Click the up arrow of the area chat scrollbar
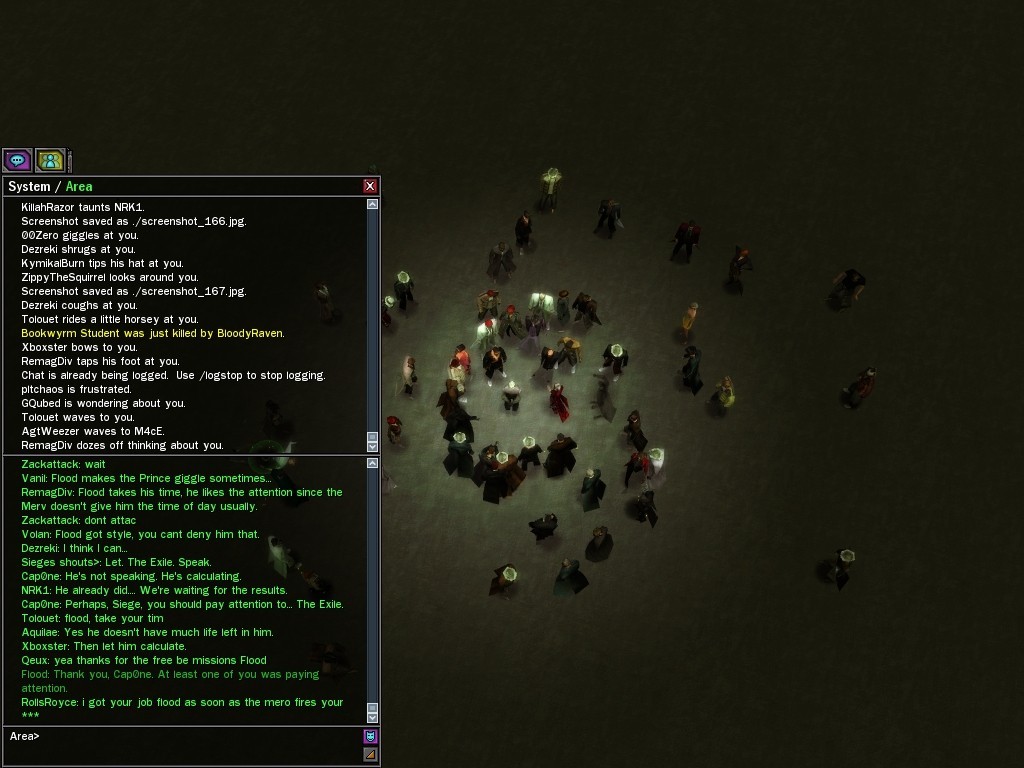 [x=373, y=463]
